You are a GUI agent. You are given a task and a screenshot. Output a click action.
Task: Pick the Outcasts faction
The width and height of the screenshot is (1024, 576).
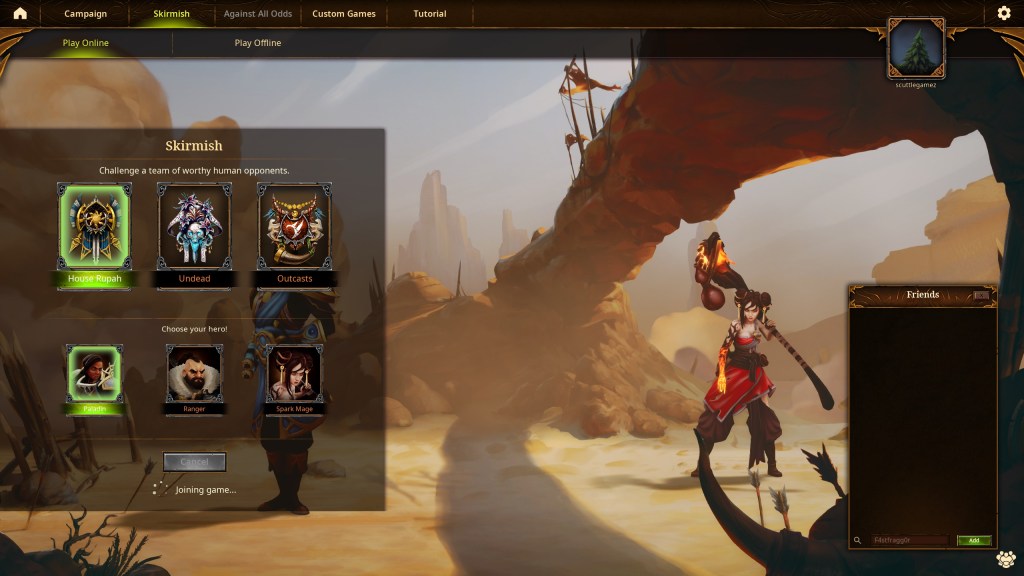pos(294,228)
